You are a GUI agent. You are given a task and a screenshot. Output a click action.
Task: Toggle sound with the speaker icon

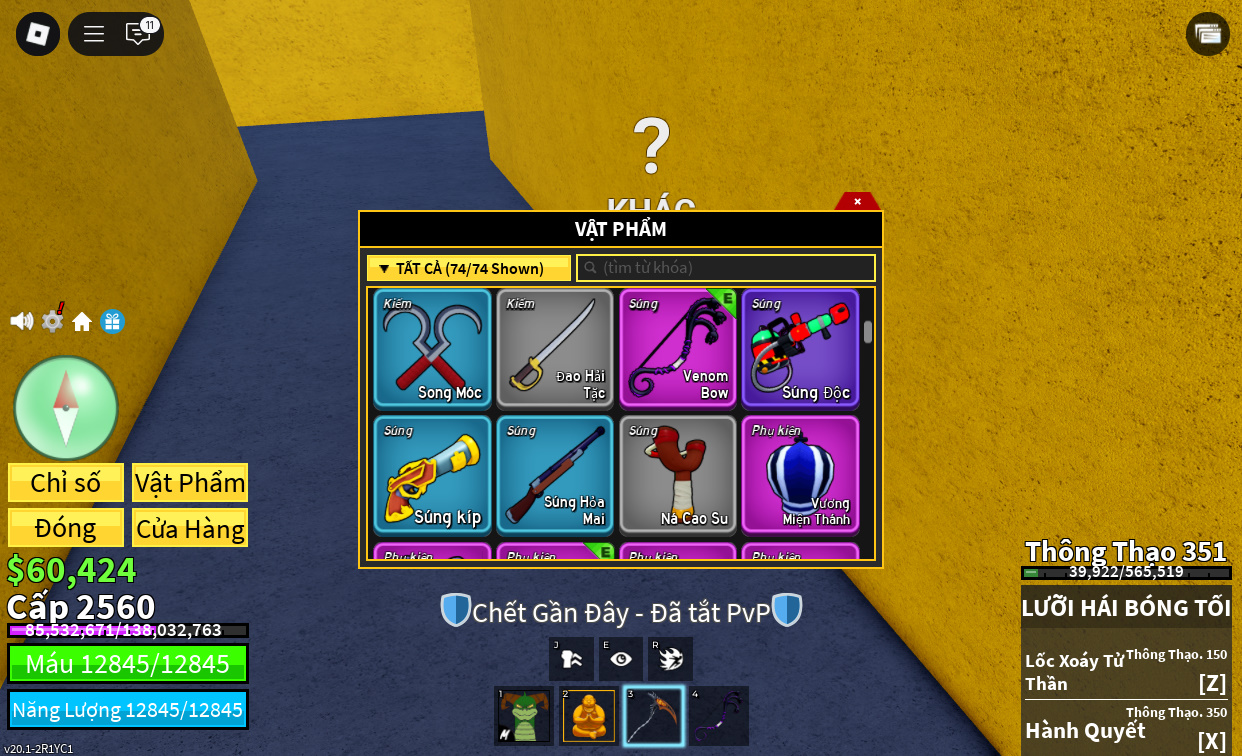click(x=21, y=321)
